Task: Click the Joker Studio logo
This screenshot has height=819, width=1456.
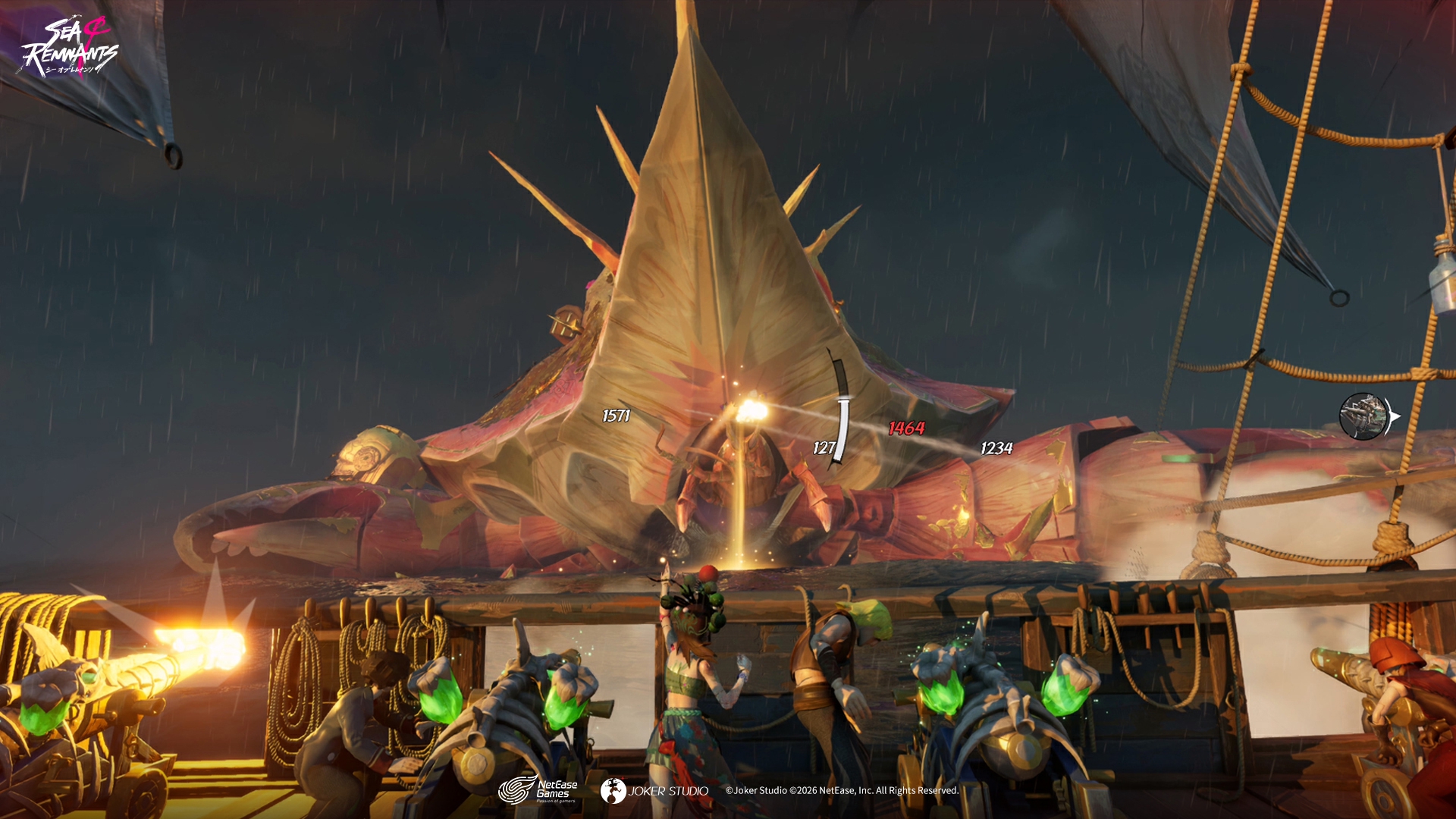Action: 654,791
